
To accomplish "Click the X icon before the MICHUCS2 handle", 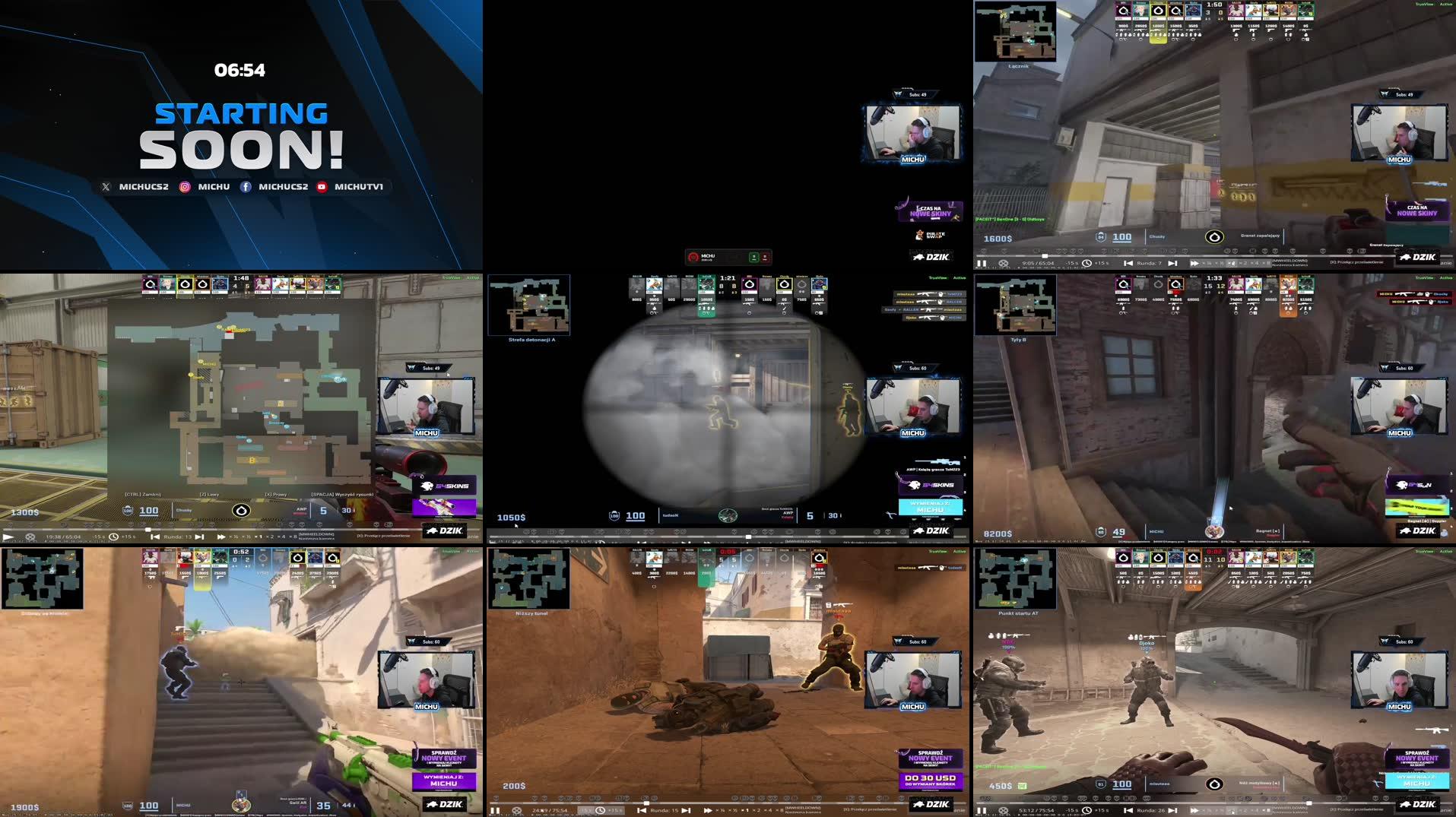I will [x=106, y=186].
